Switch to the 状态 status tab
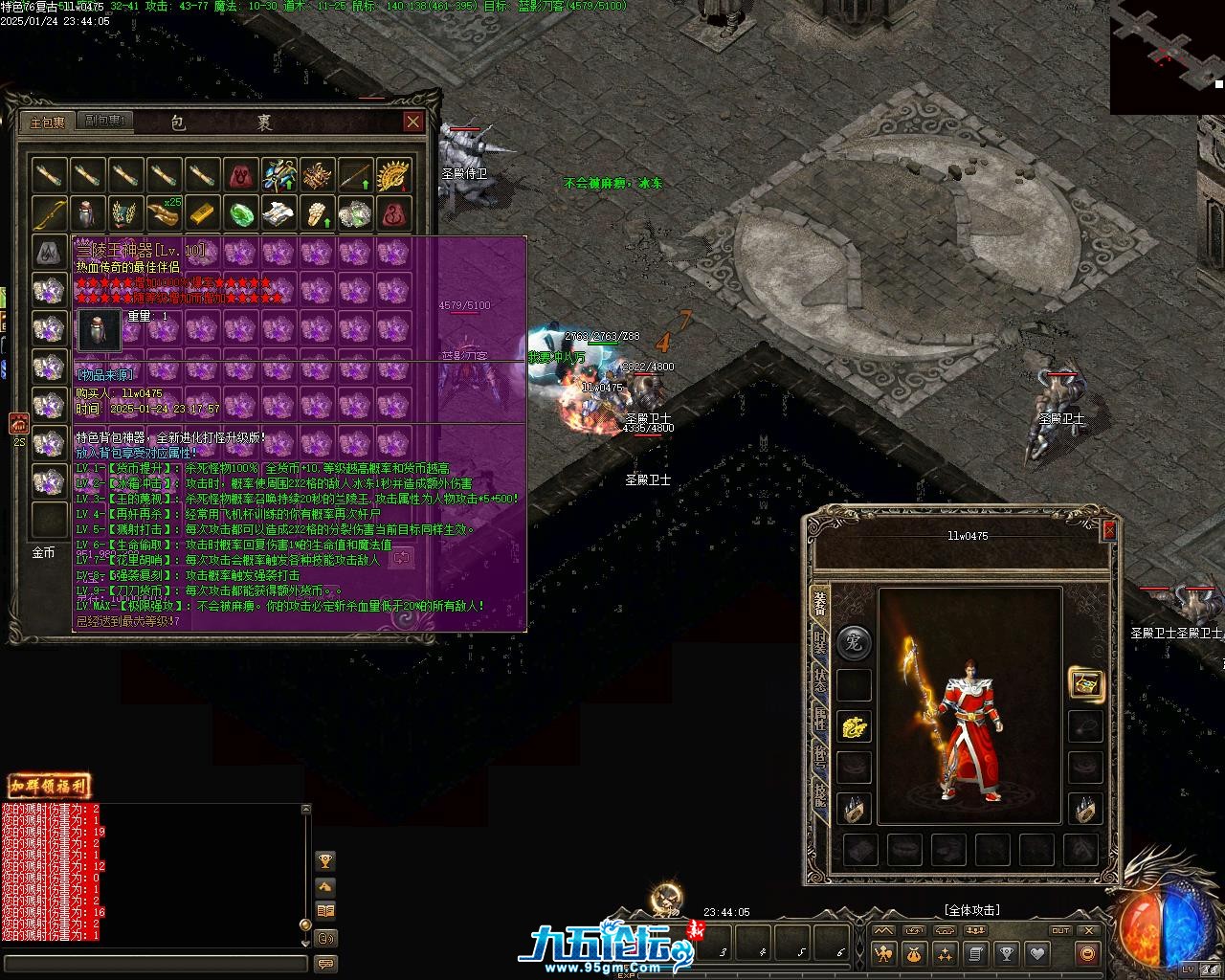The width and height of the screenshot is (1225, 980). 820,681
